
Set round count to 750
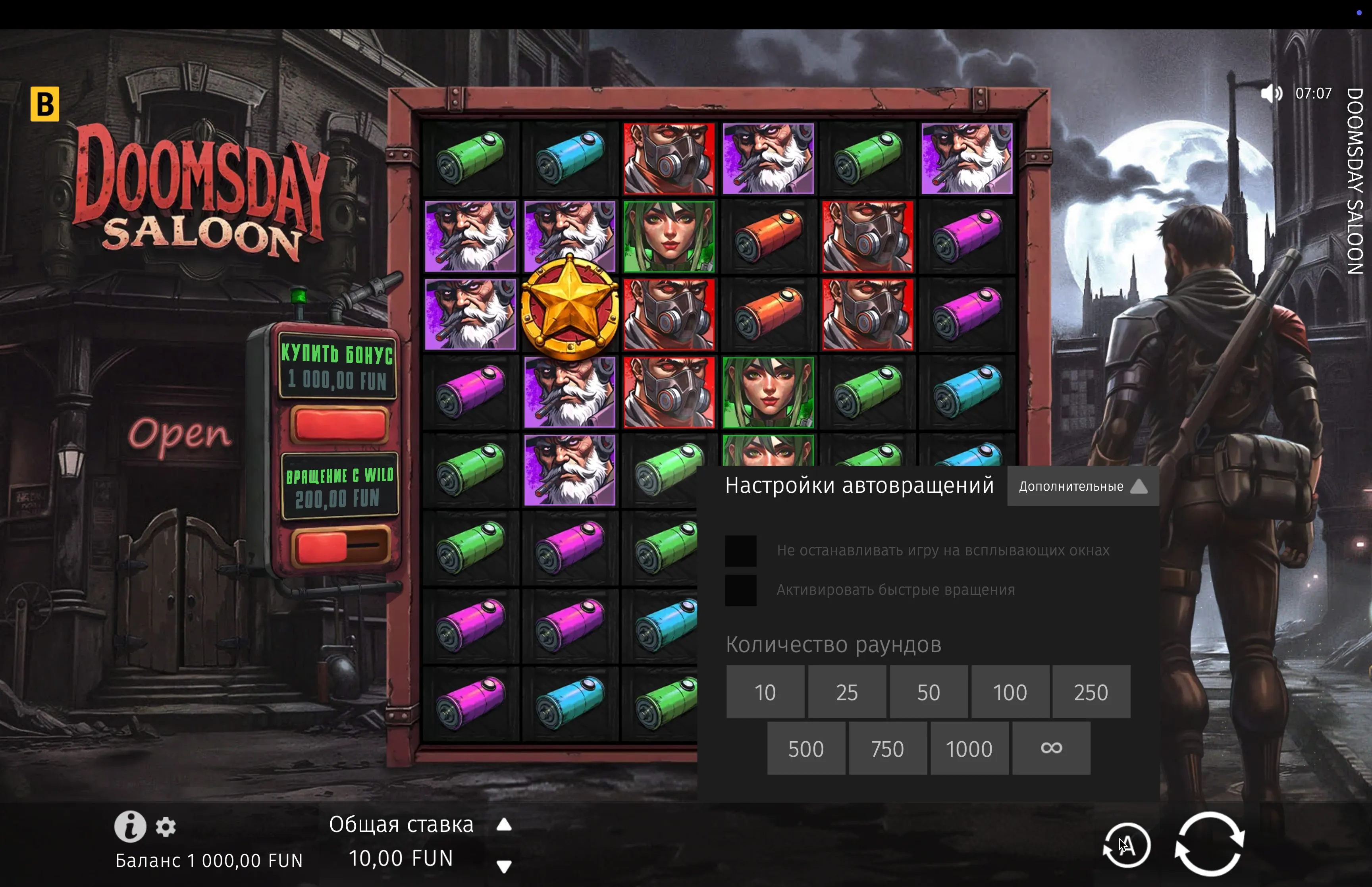point(888,748)
